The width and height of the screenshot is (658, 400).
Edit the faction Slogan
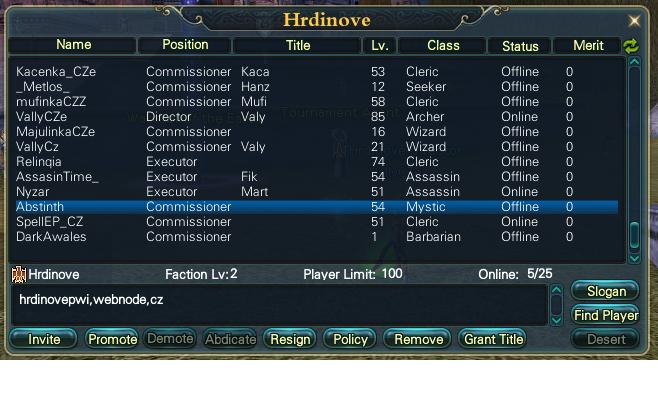pos(606,292)
